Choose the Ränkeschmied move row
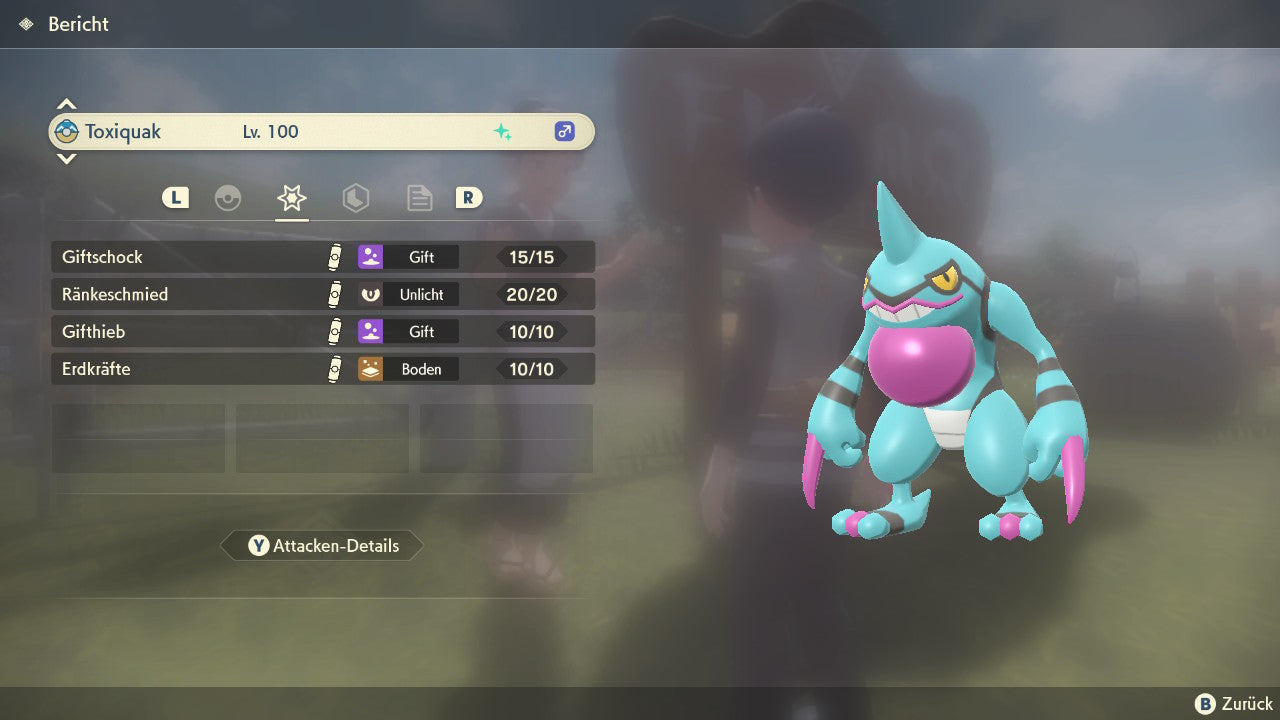The width and height of the screenshot is (1280, 720). [x=322, y=294]
